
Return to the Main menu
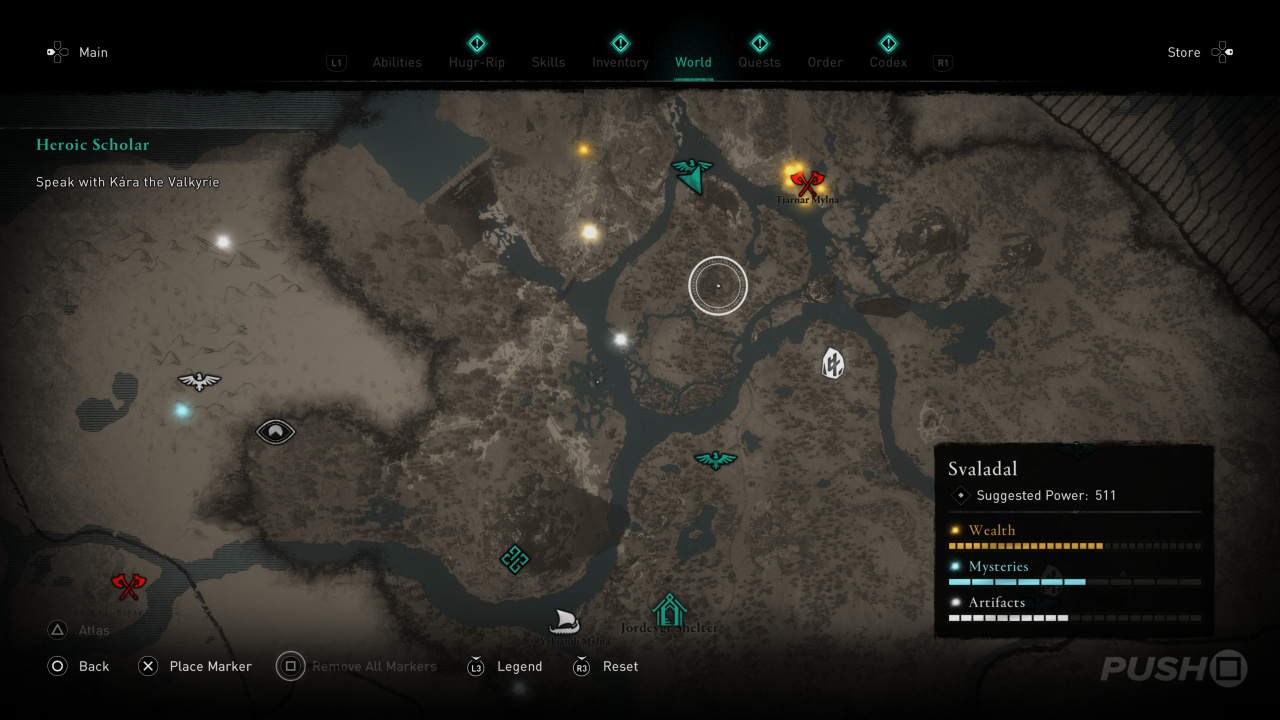click(93, 52)
